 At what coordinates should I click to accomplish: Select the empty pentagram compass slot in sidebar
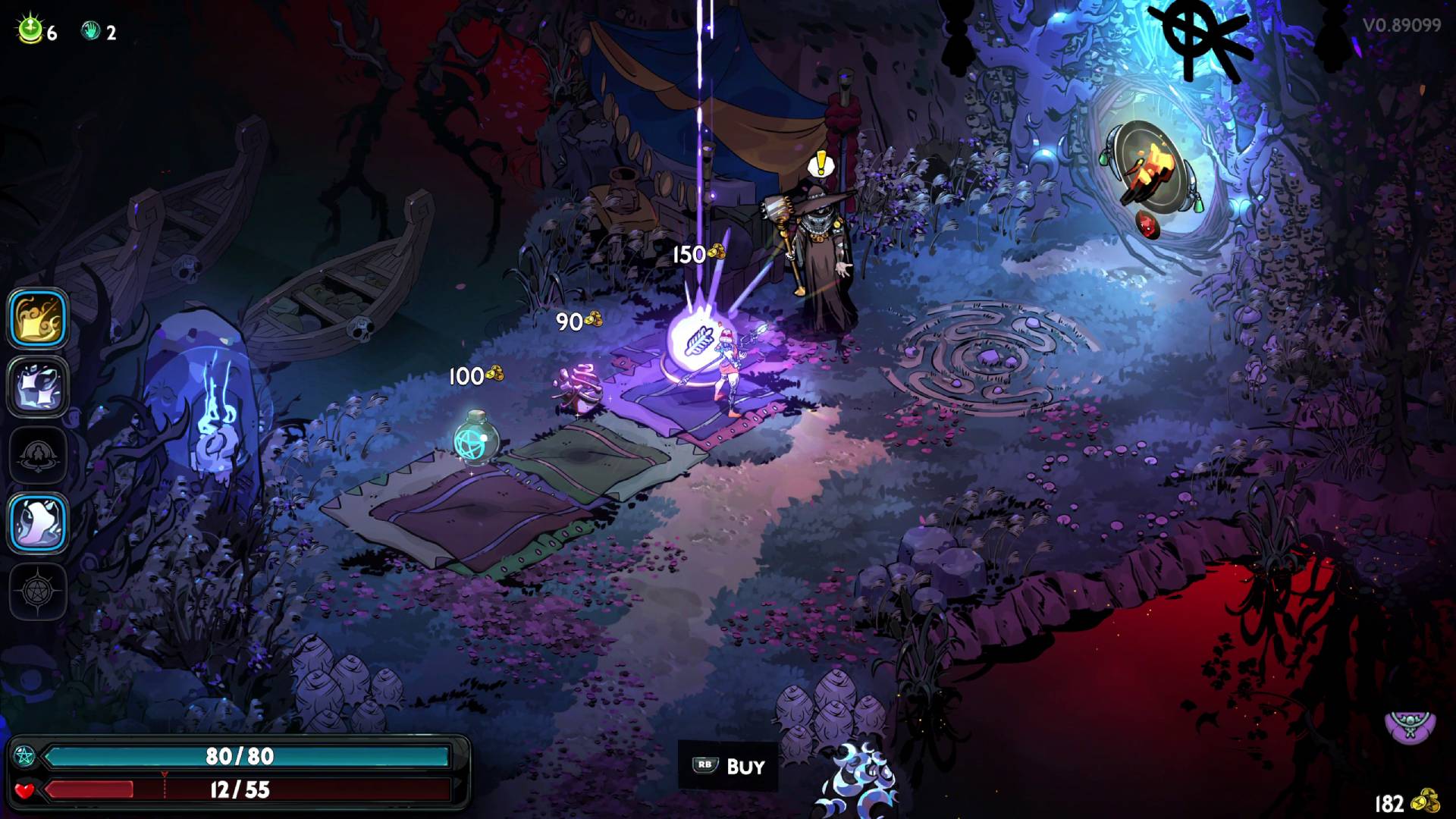click(37, 590)
